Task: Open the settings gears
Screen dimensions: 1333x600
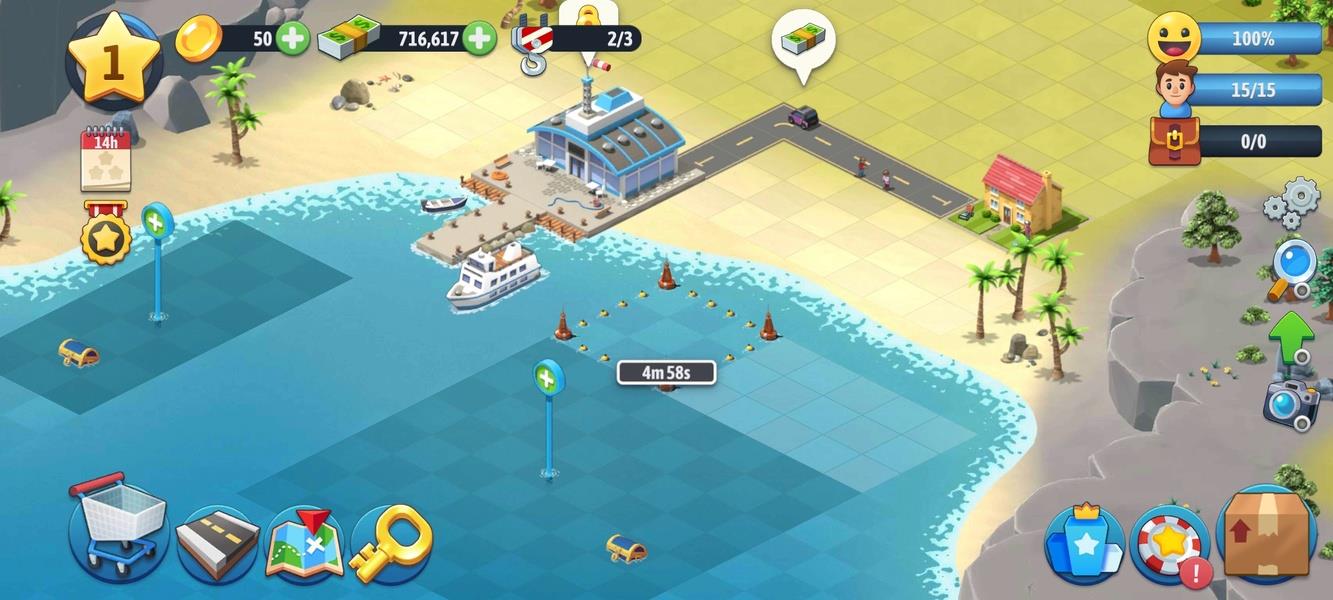Action: tap(1291, 200)
